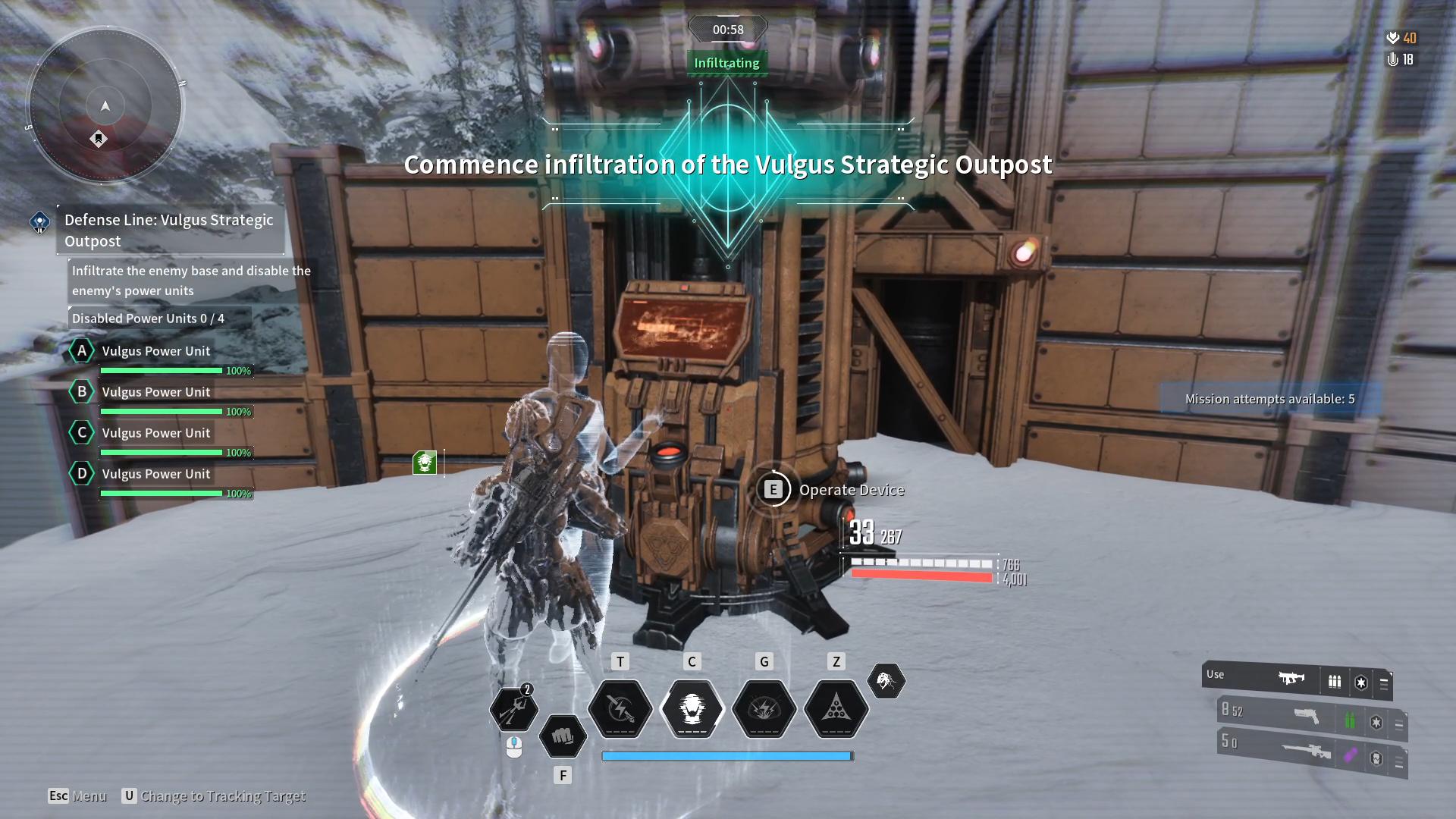The image size is (1456, 819).
Task: Click the Mission attempts available banner
Action: (1269, 399)
